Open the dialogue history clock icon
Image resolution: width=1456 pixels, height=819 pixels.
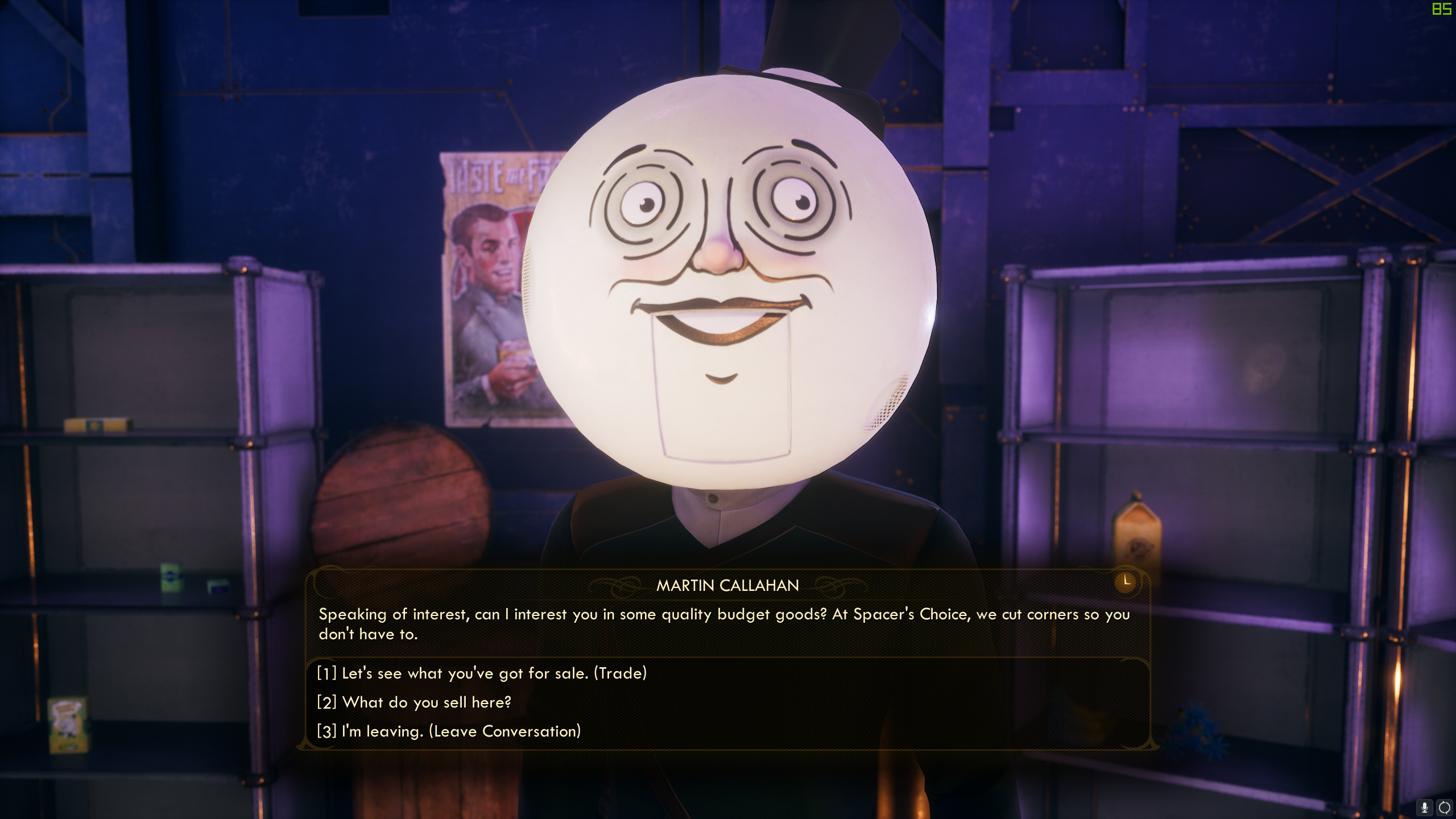(x=1126, y=582)
